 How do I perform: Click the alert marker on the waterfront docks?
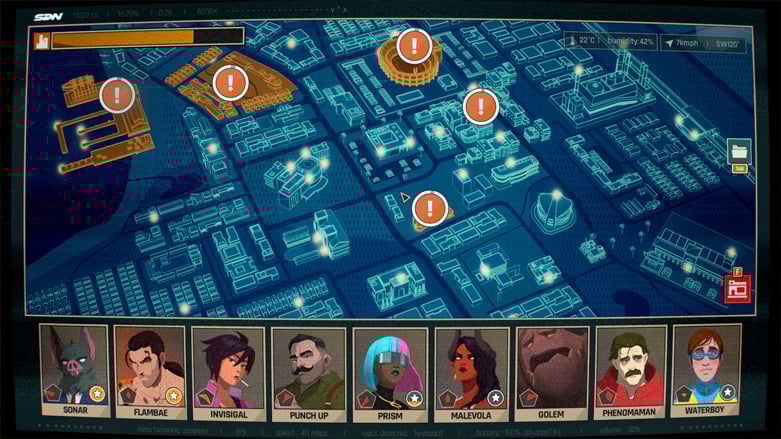pyautogui.click(x=118, y=96)
